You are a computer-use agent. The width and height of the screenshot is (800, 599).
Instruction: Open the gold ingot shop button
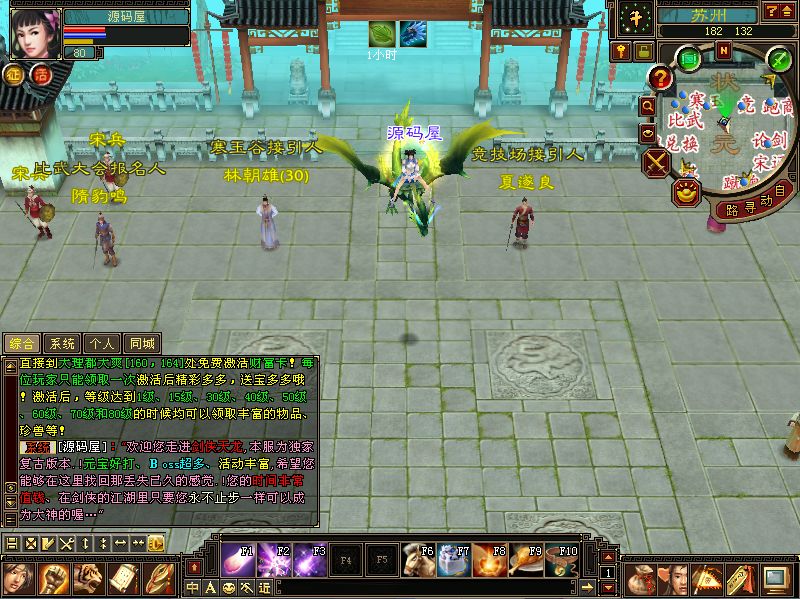click(685, 190)
